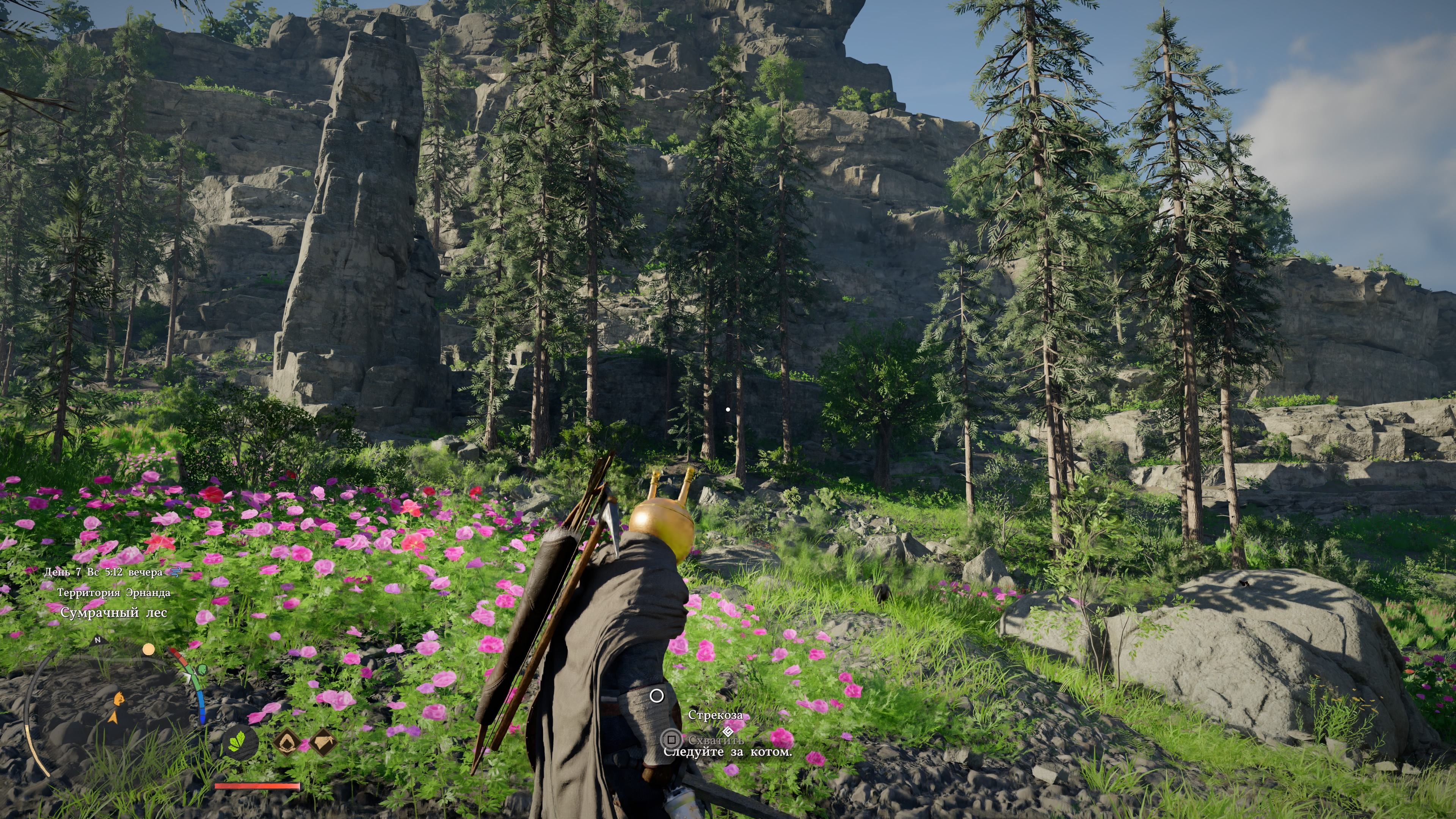This screenshot has width=1456, height=819.
Task: Click the orange player arrow on the minimap
Action: click(x=113, y=718)
